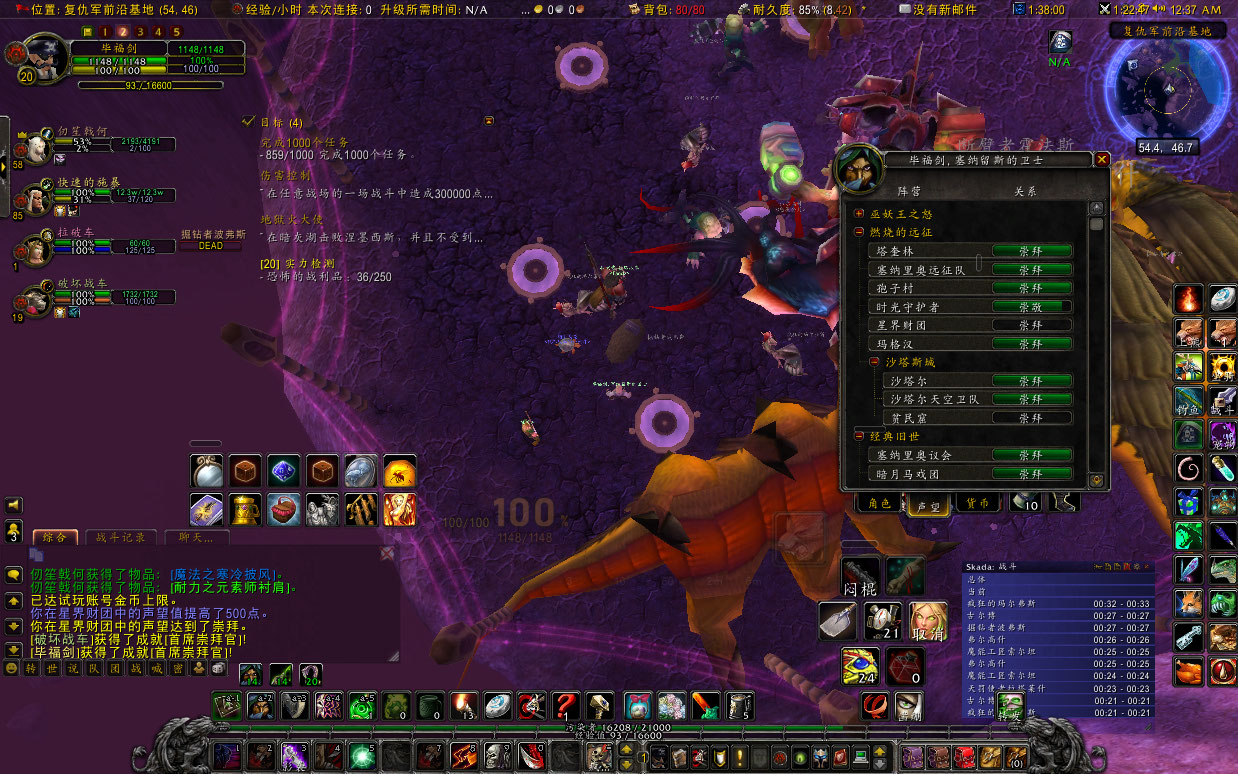Activate the 闷棍 Sap ability
Viewport: 1238px width, 774px height.
(x=861, y=576)
